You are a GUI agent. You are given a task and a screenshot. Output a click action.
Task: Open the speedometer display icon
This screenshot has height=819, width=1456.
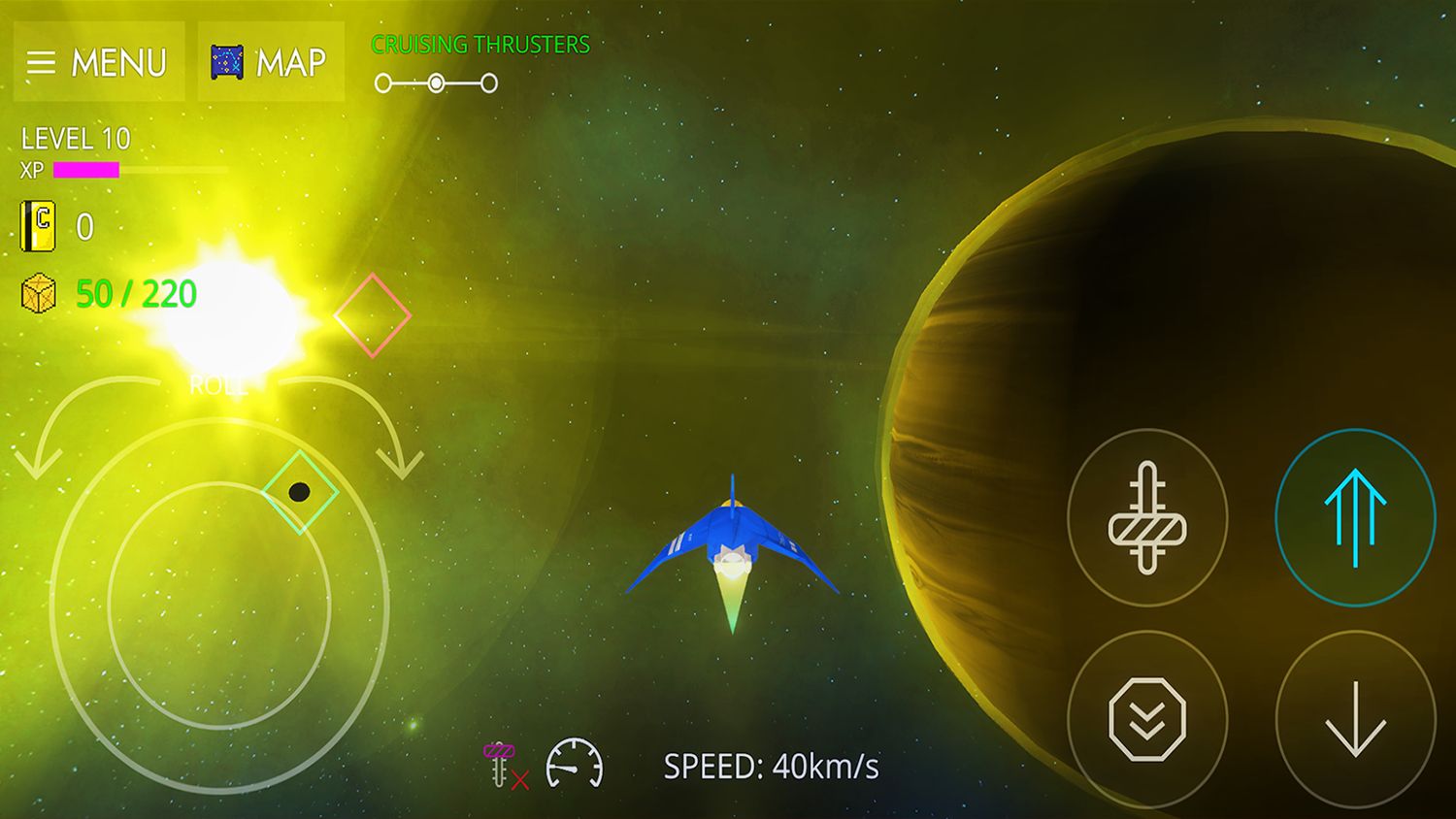pos(575,766)
